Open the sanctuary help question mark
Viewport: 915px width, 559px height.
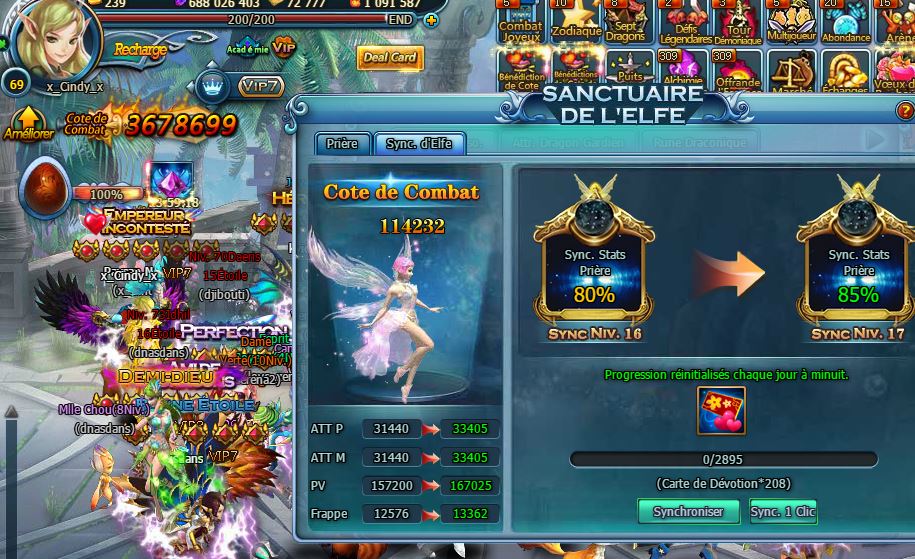click(x=905, y=112)
